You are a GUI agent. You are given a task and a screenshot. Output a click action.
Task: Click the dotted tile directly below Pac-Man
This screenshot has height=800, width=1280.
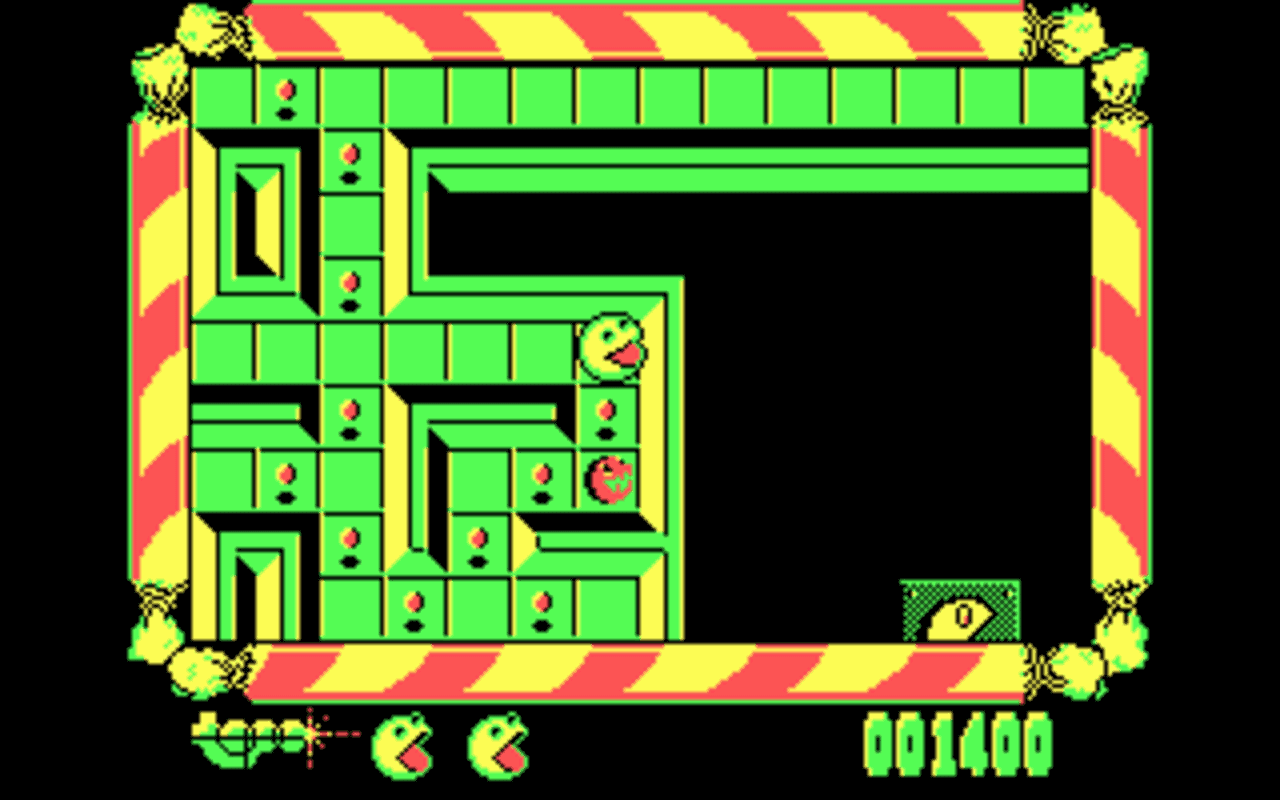608,413
